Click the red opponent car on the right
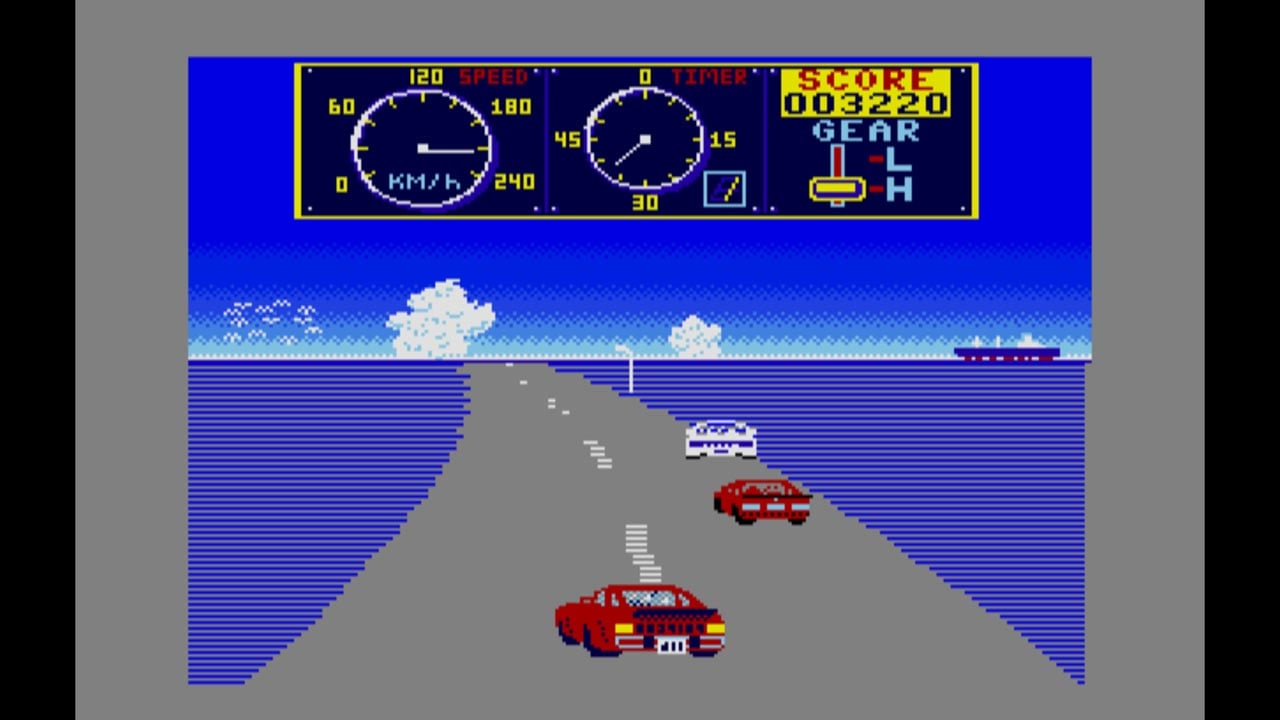Screen dimensions: 1280x720 click(762, 500)
